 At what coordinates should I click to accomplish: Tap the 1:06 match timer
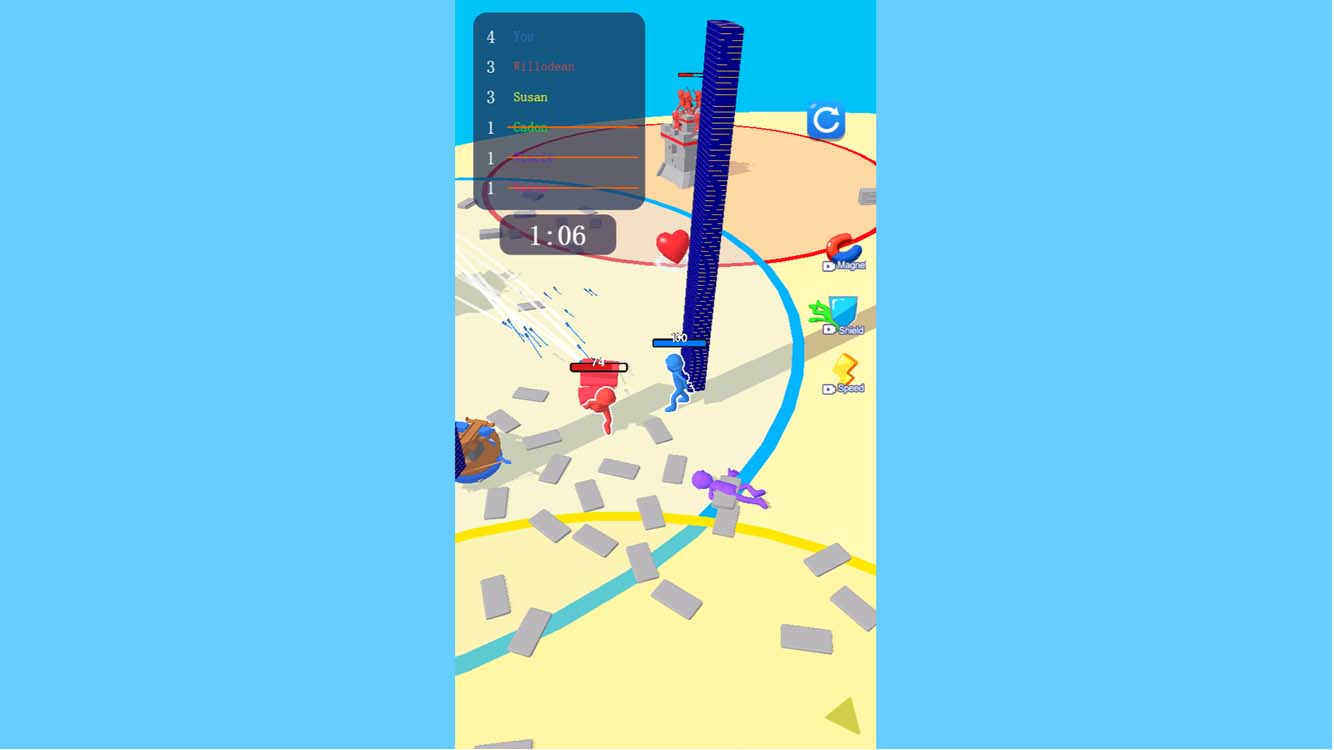coord(556,235)
